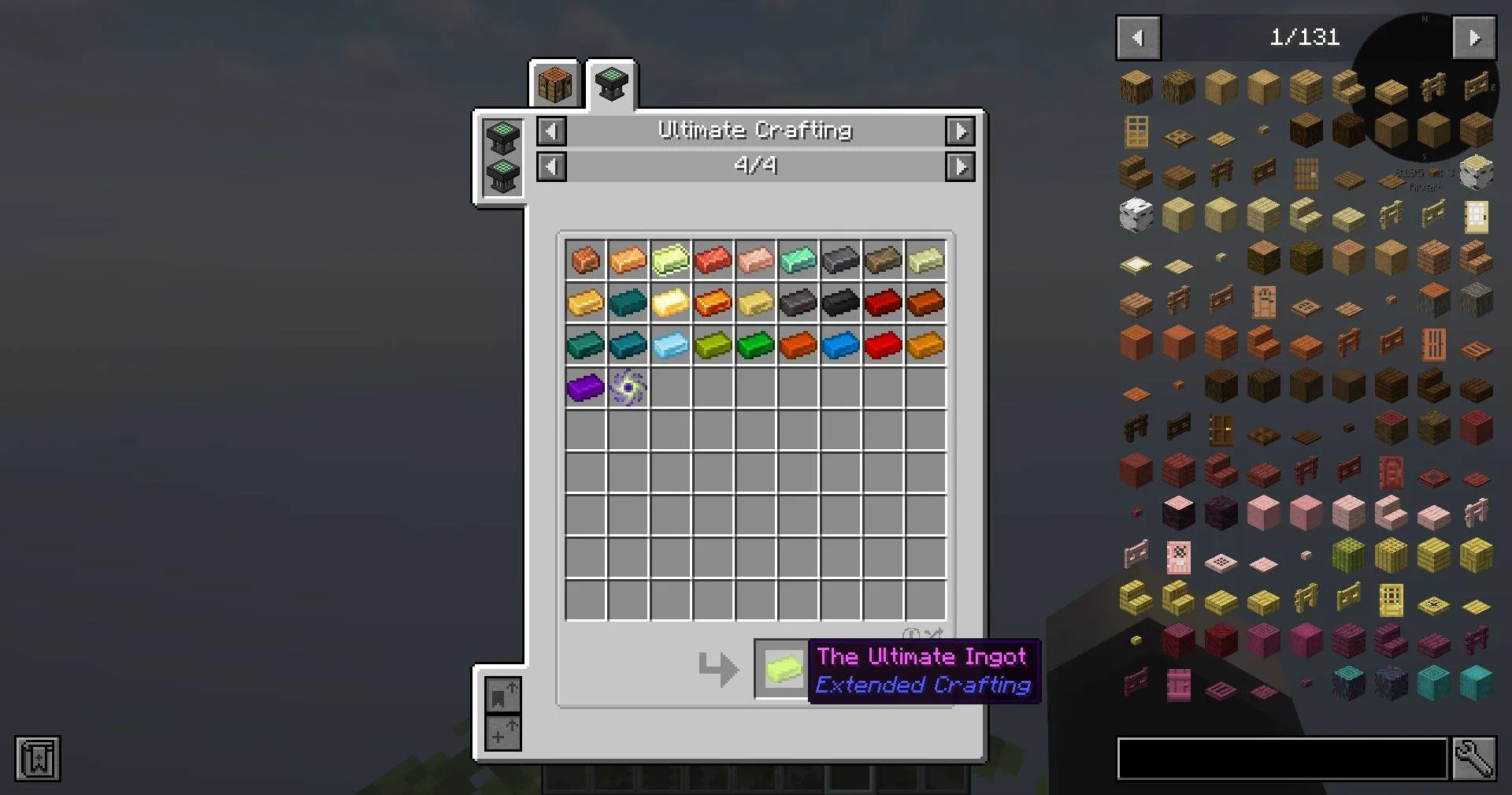1512x795 pixels.
Task: Advance to the next recipe category
Action: (961, 132)
